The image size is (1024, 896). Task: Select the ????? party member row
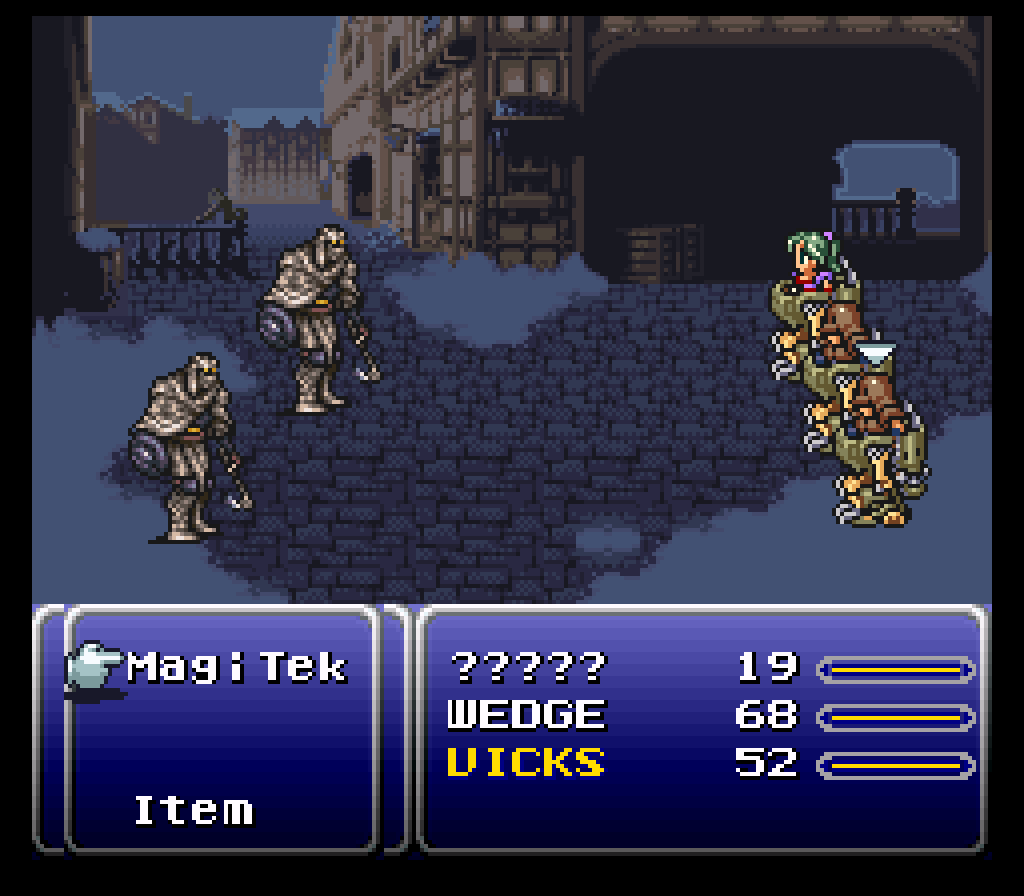[x=527, y=667]
